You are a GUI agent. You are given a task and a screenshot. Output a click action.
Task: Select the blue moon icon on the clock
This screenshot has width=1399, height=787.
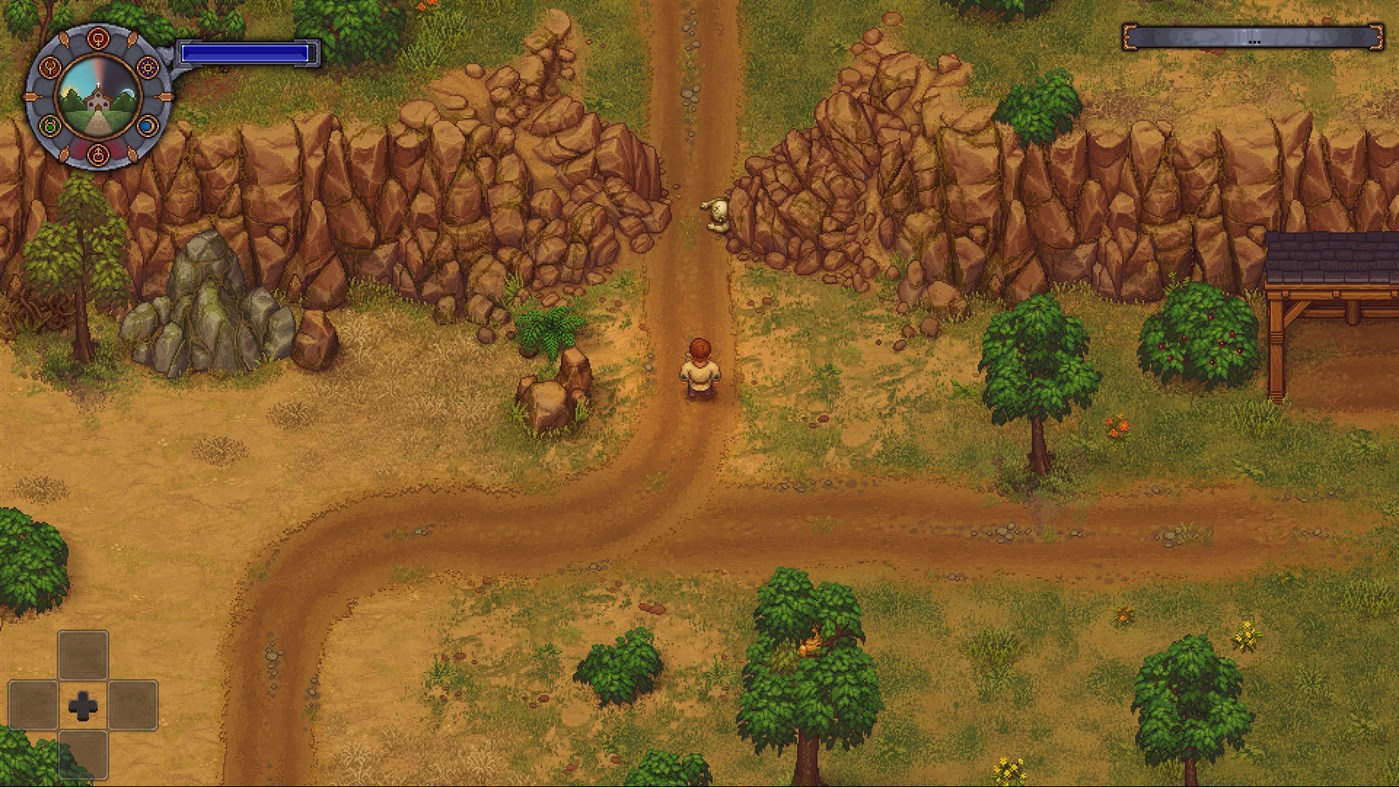(x=148, y=126)
